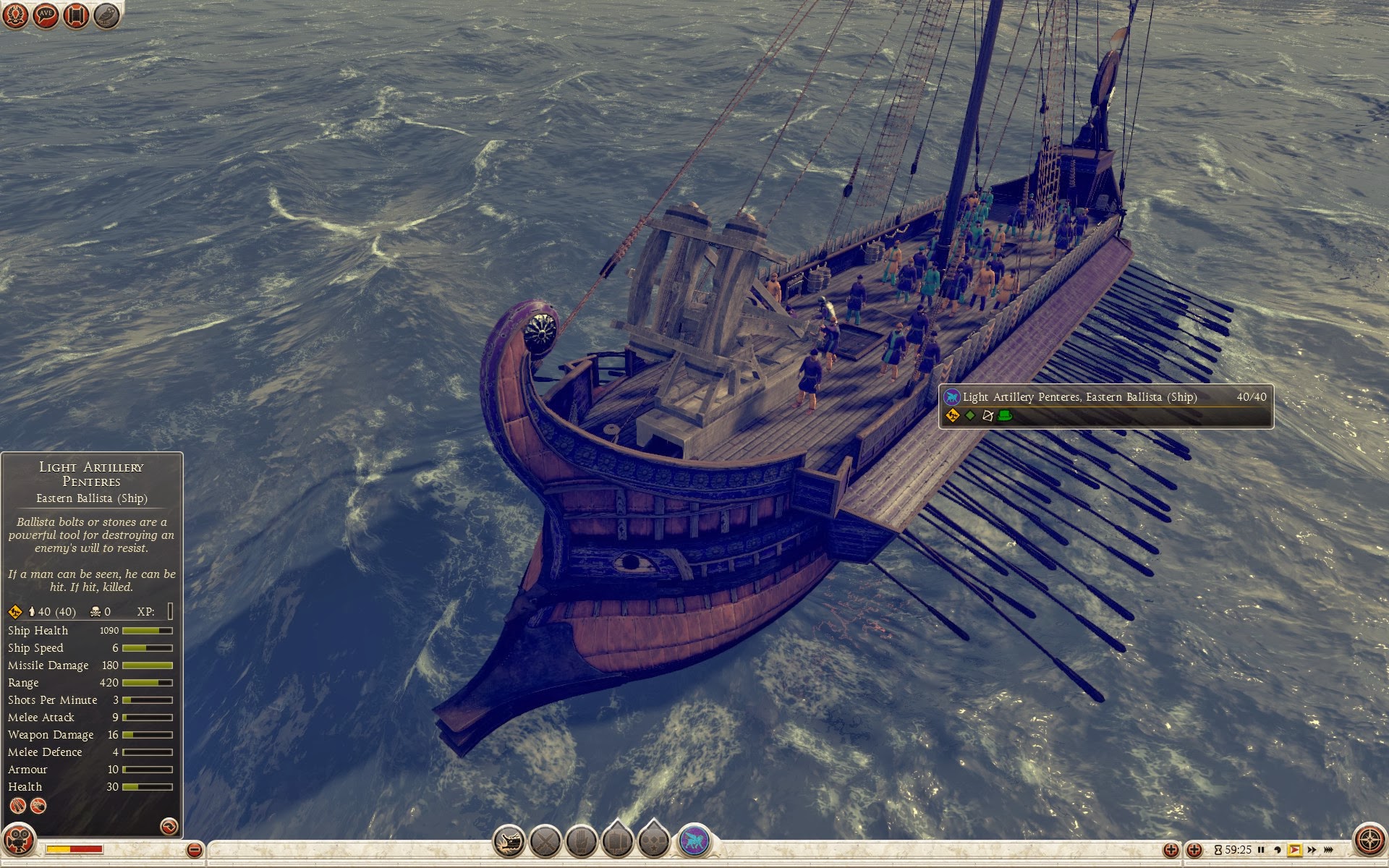This screenshot has height=868, width=1389.
Task: Set battle speed to slow motion
Action: 1278,850
